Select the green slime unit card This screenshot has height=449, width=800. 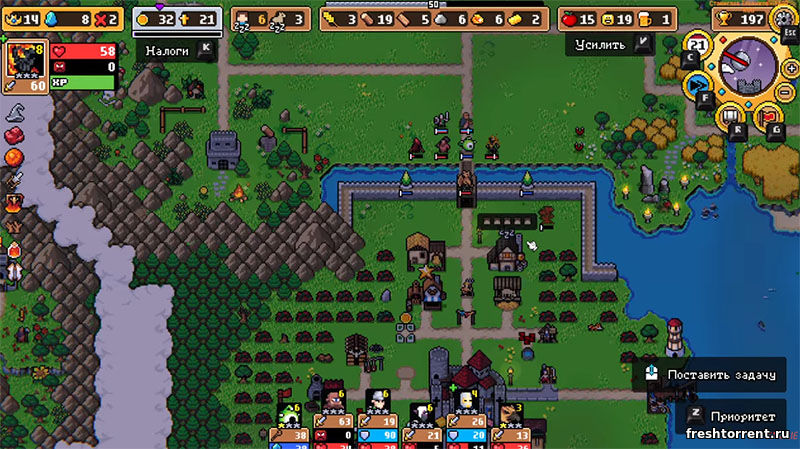click(x=289, y=414)
